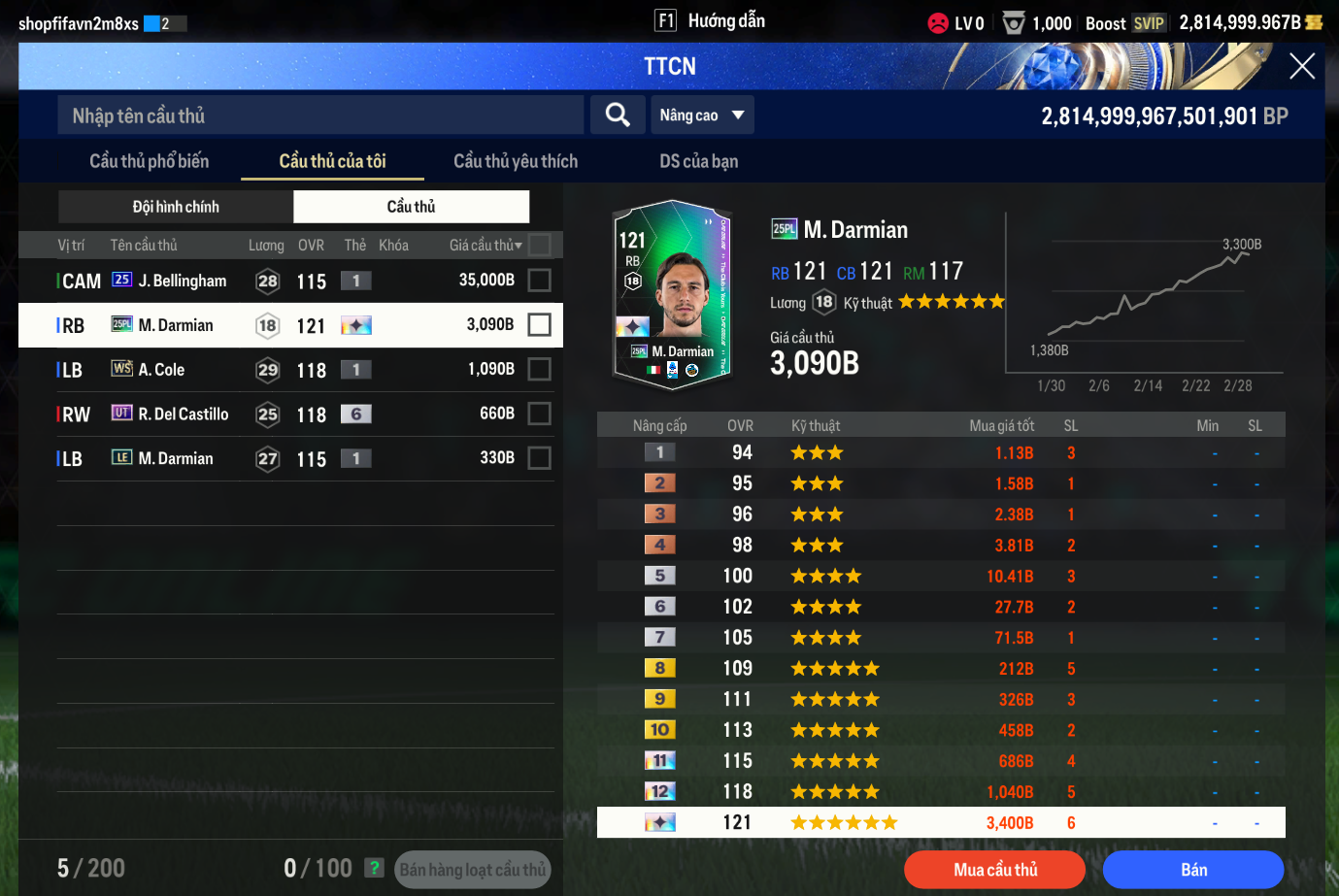Toggle the select-all checkbox in header
This screenshot has height=896, width=1339.
[540, 245]
